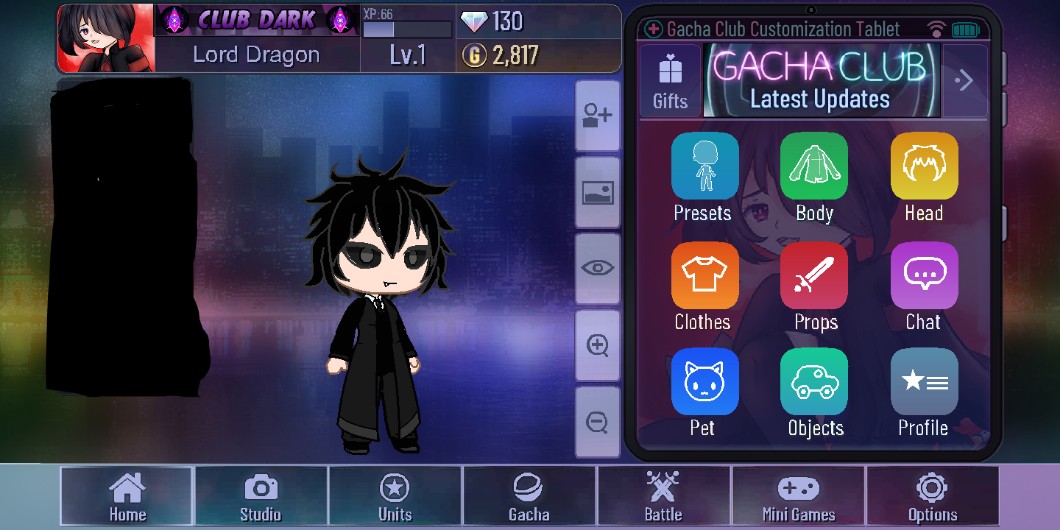
Task: Open the Units screen
Action: (395, 497)
